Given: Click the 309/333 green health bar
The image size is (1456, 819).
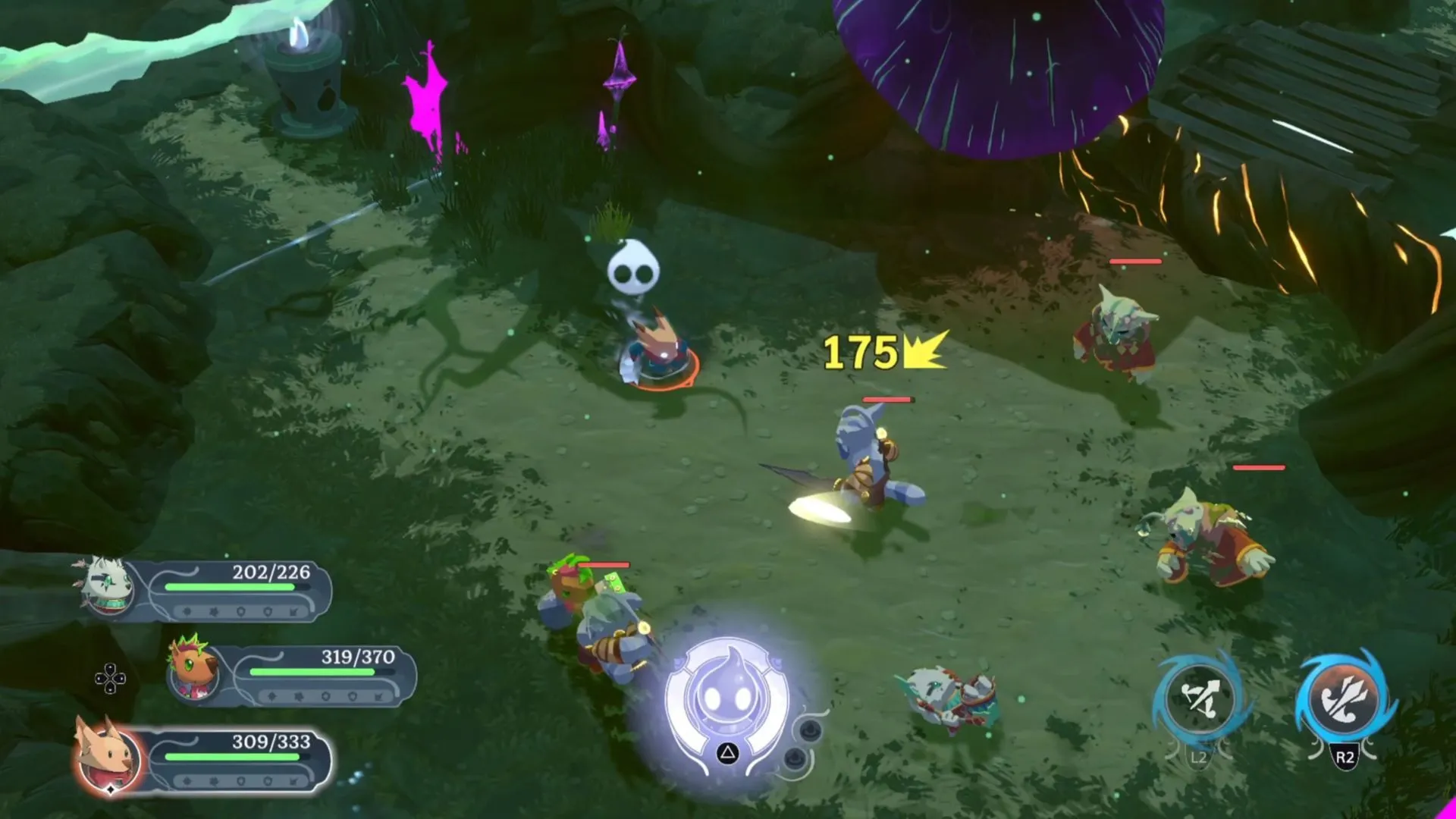Looking at the screenshot, I should [234, 757].
